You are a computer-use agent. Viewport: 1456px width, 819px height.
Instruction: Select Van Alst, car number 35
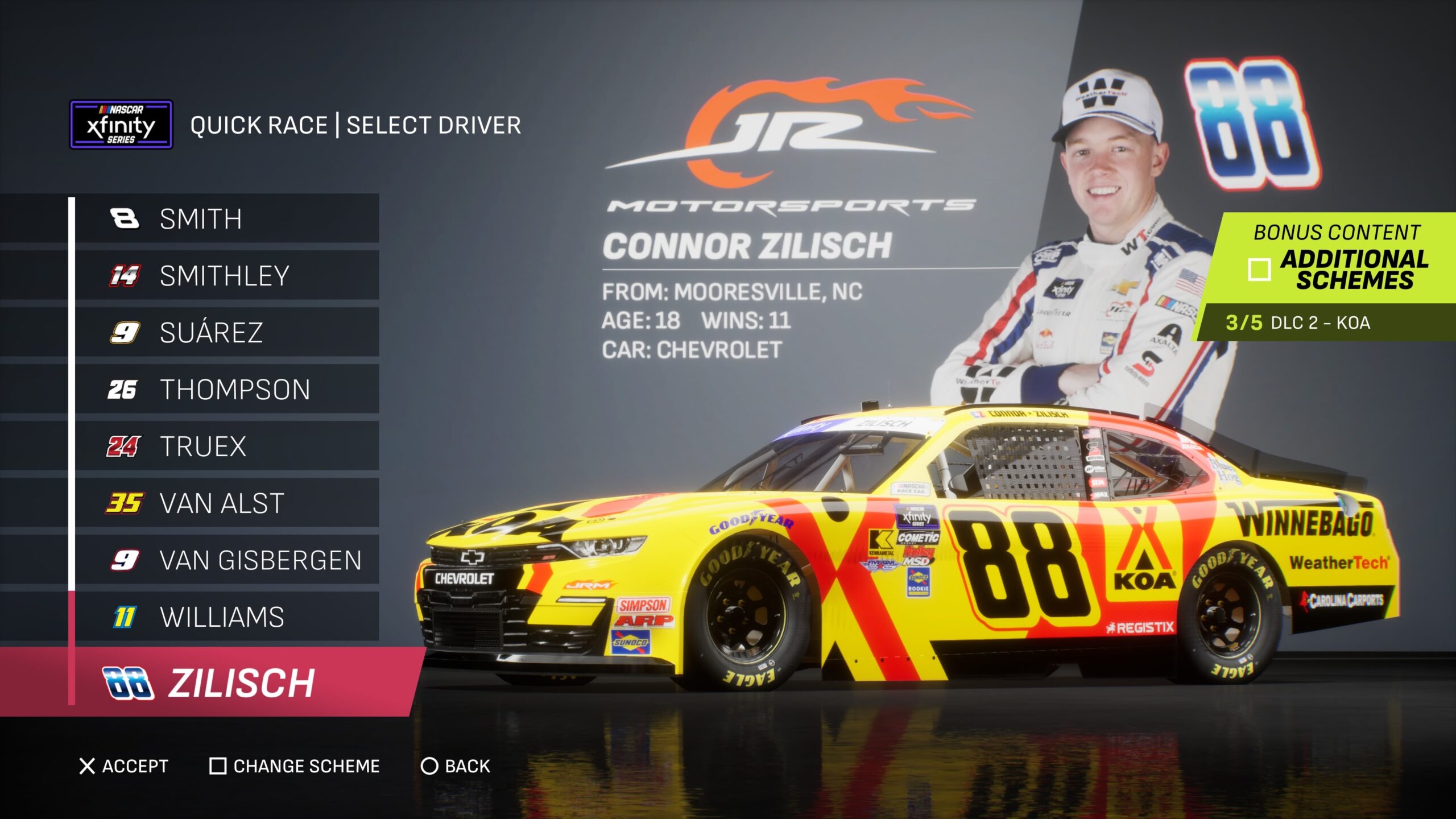tap(226, 503)
